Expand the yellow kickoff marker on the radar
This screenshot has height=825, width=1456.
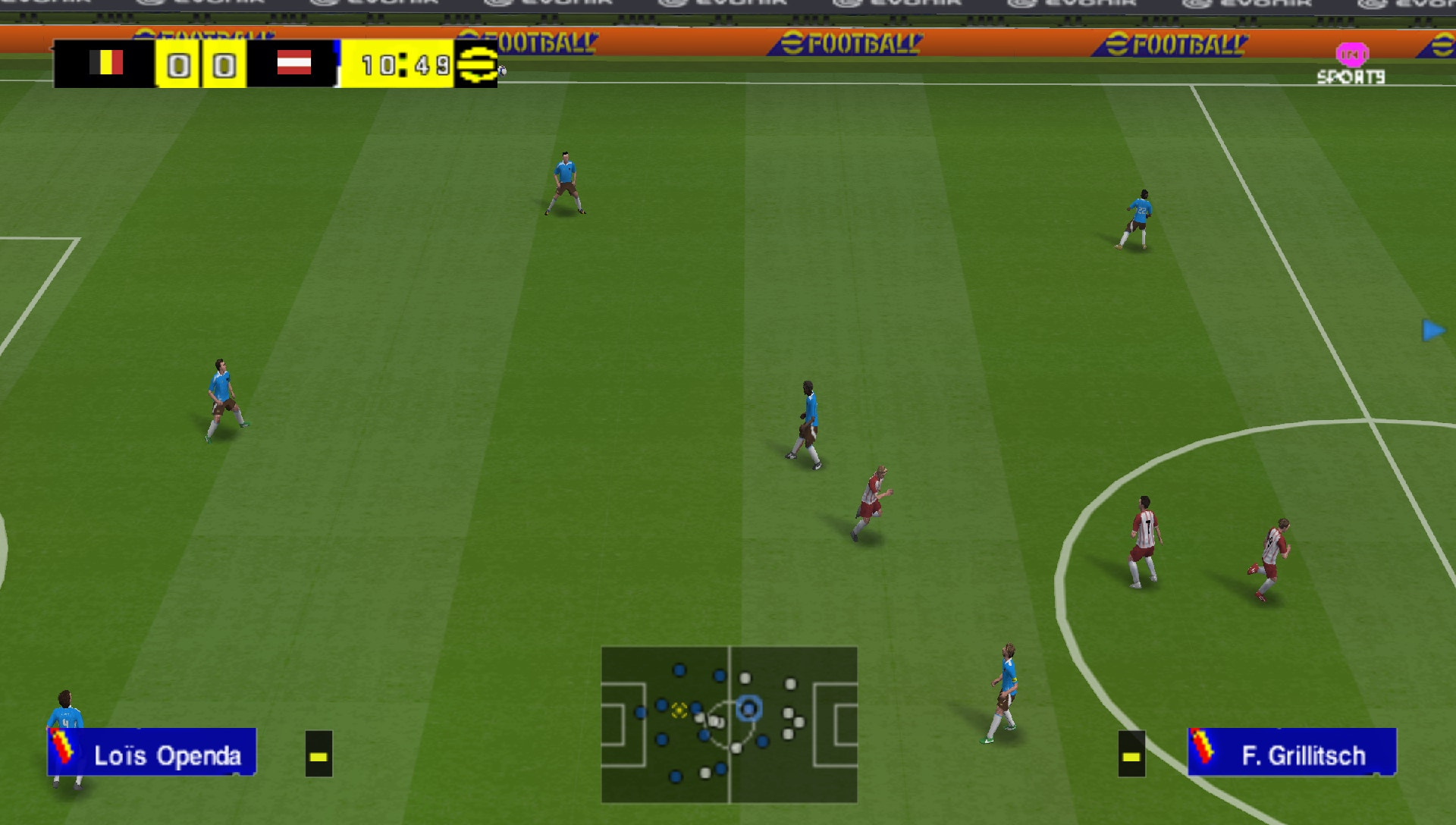coord(677,711)
